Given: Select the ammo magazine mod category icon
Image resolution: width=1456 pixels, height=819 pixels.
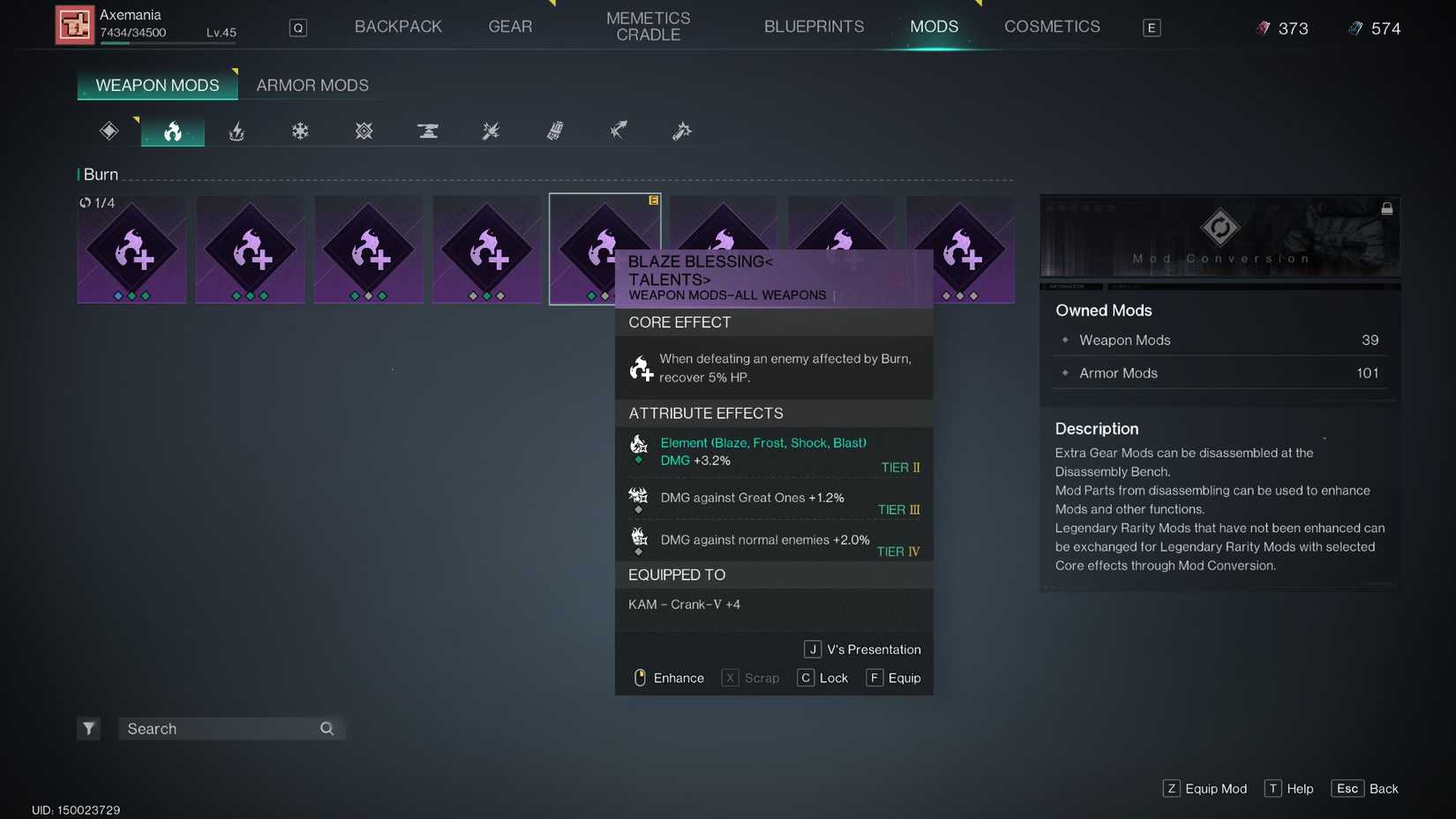Looking at the screenshot, I should [x=554, y=131].
